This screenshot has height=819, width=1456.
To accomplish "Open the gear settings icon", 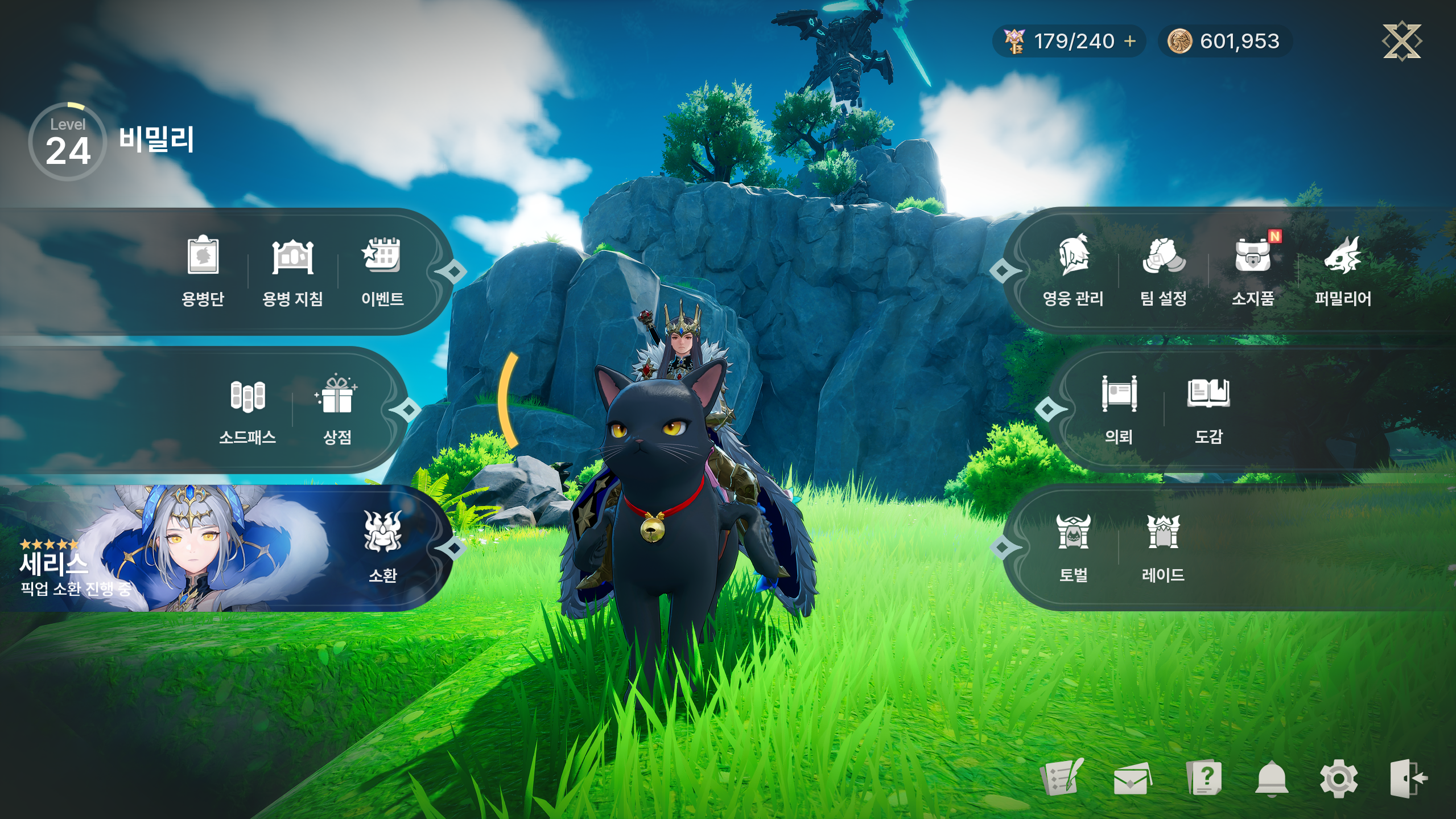I will tap(1338, 779).
